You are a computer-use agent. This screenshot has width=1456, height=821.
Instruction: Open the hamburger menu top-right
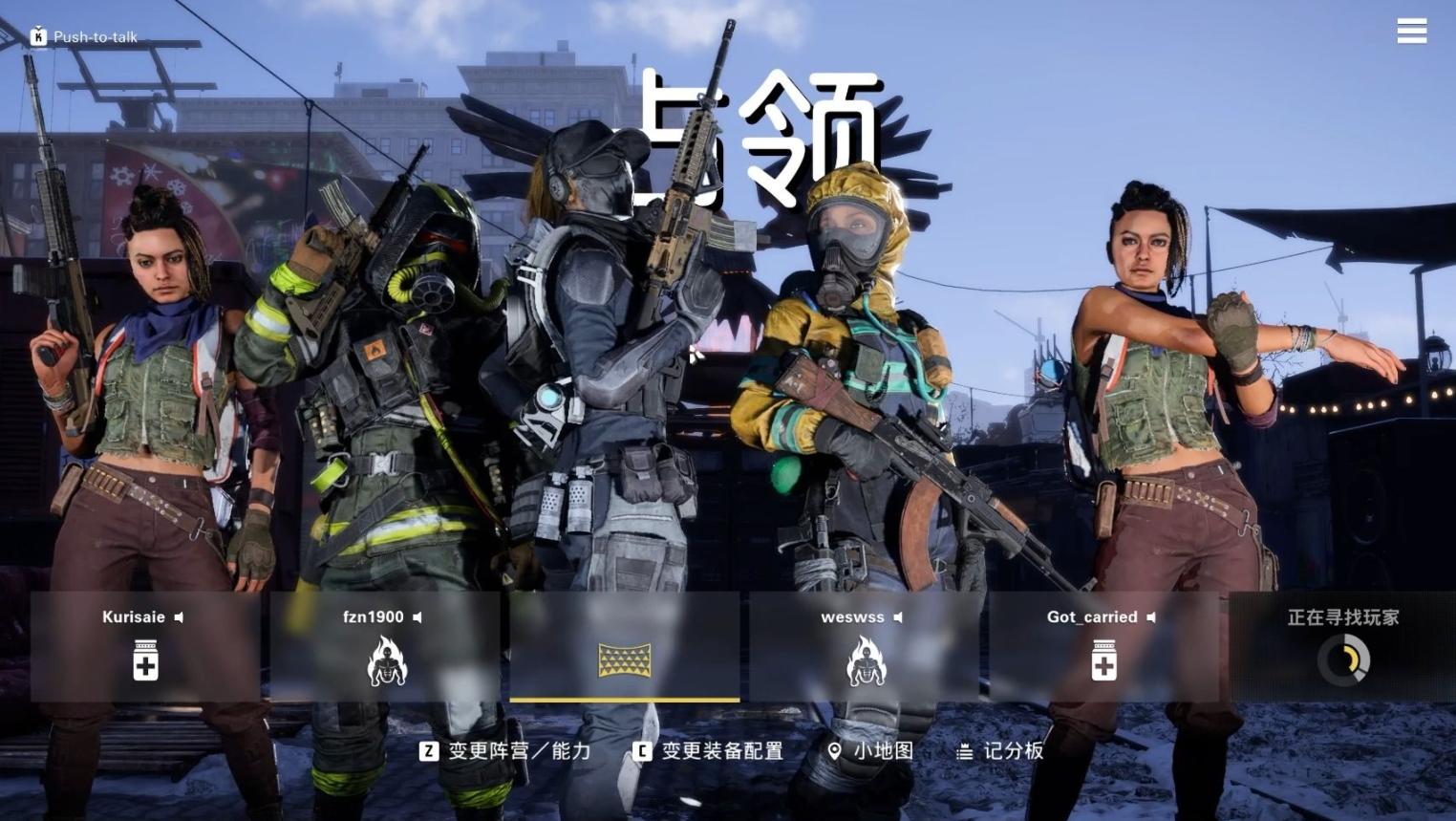1411,31
